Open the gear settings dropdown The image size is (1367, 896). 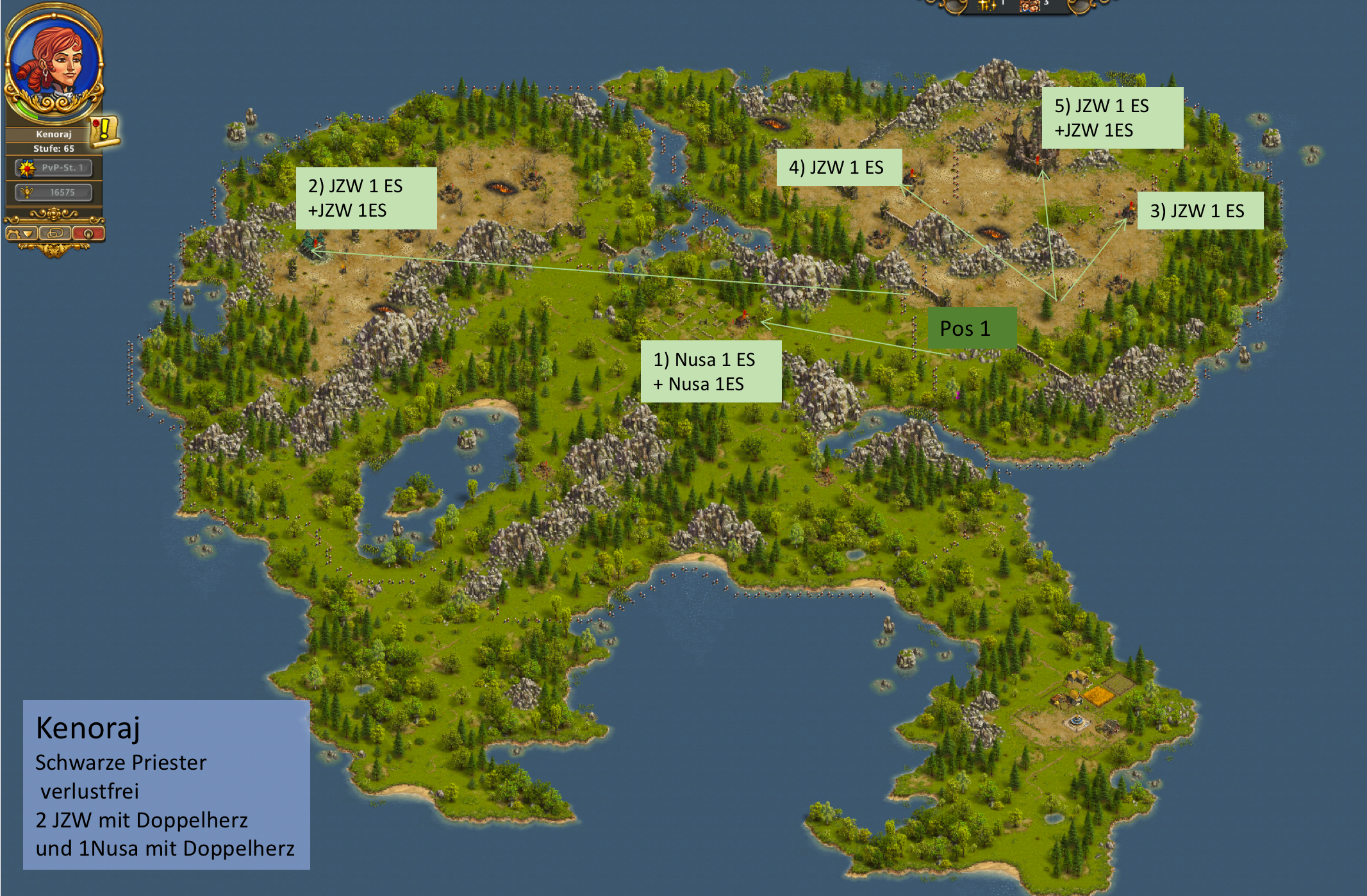21,234
